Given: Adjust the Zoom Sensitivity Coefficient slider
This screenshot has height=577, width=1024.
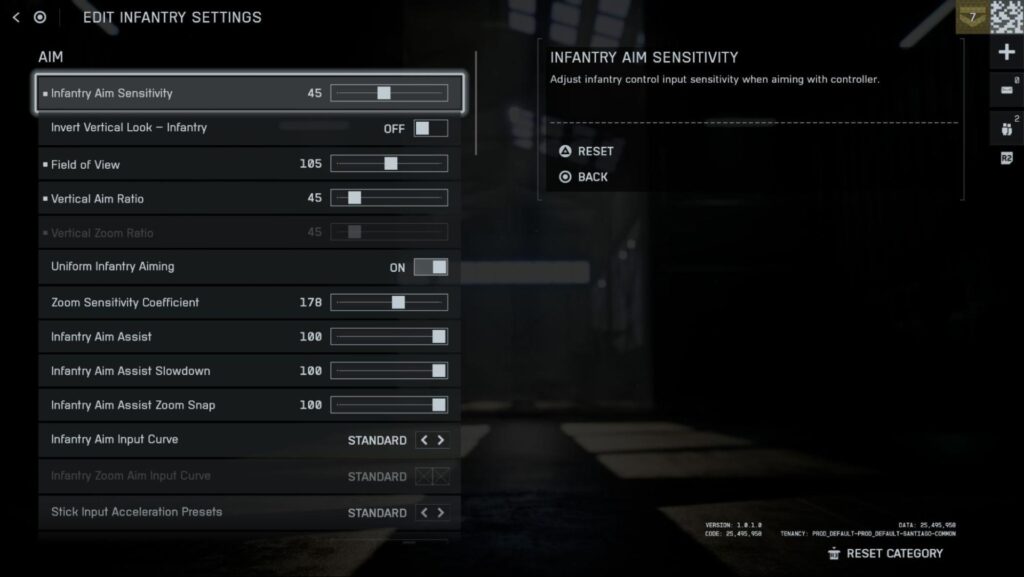Looking at the screenshot, I should pyautogui.click(x=398, y=302).
